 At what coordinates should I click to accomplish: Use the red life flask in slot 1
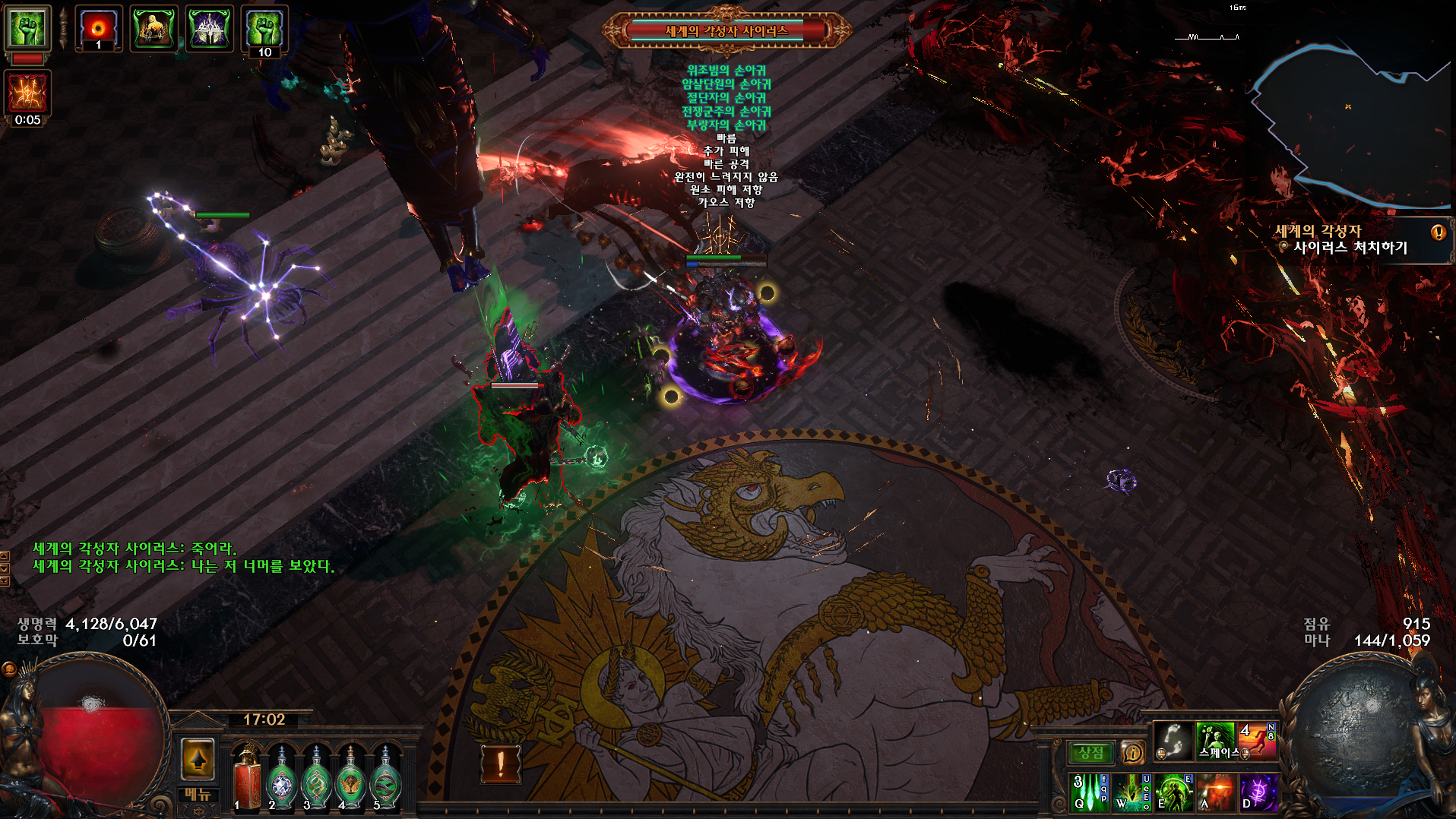click(246, 779)
